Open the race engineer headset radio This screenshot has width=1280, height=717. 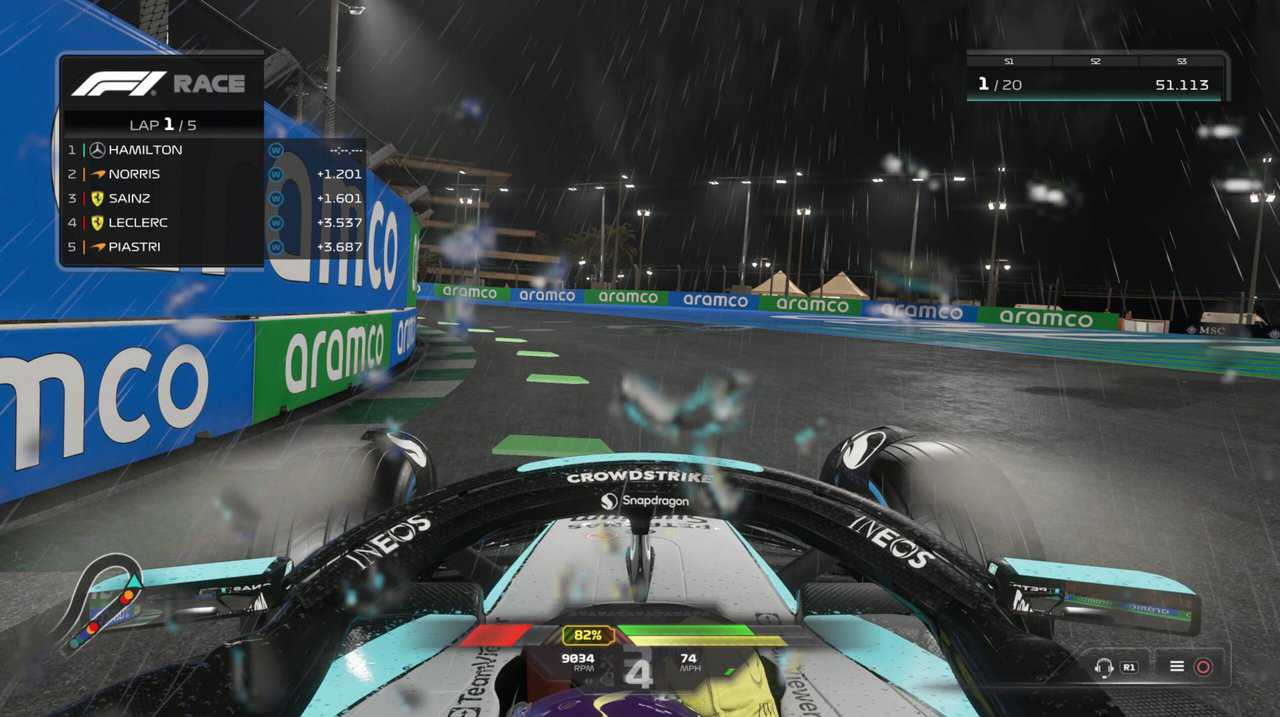[1105, 667]
